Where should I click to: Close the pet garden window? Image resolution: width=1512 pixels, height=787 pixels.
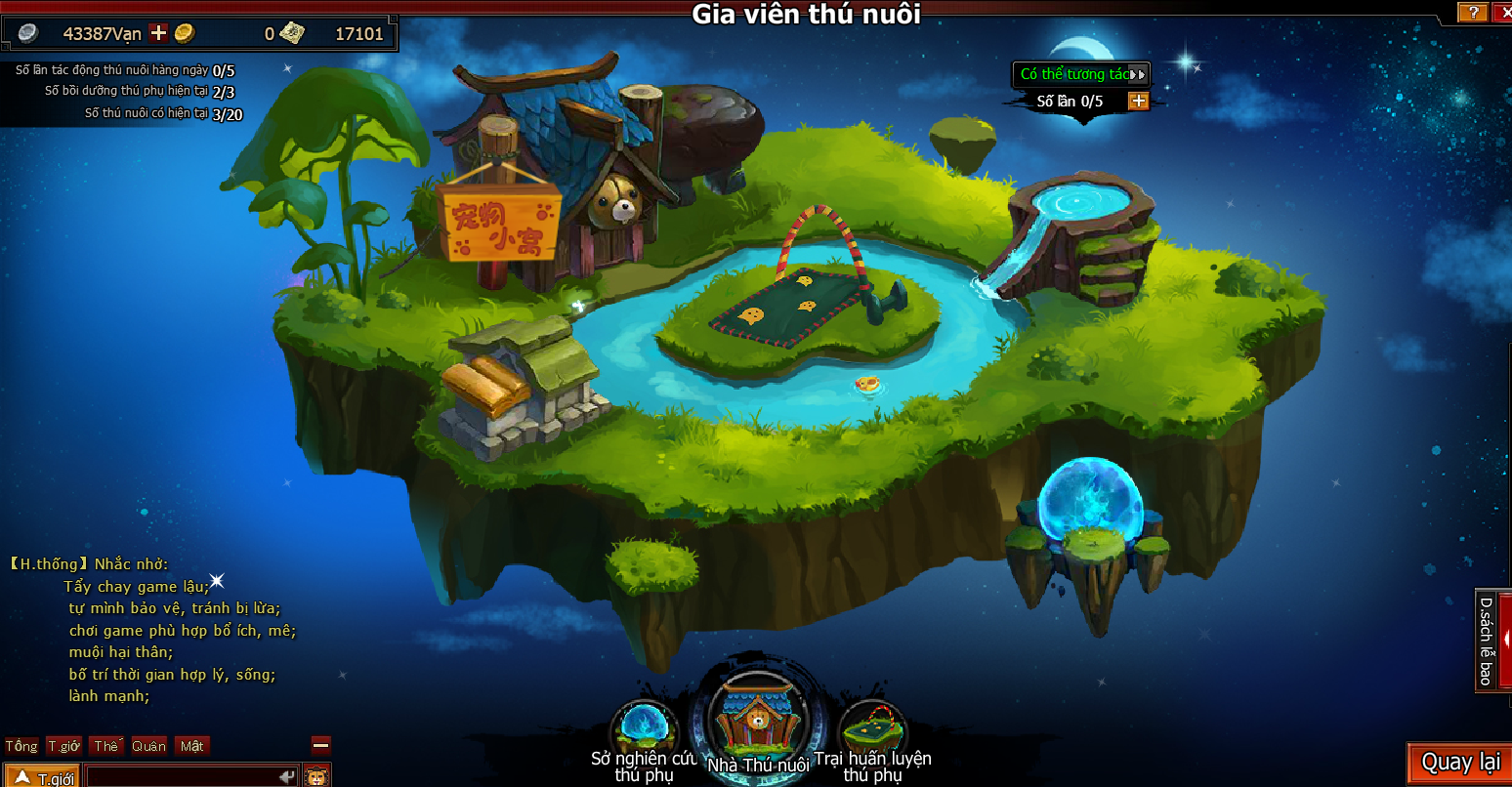(x=1504, y=12)
